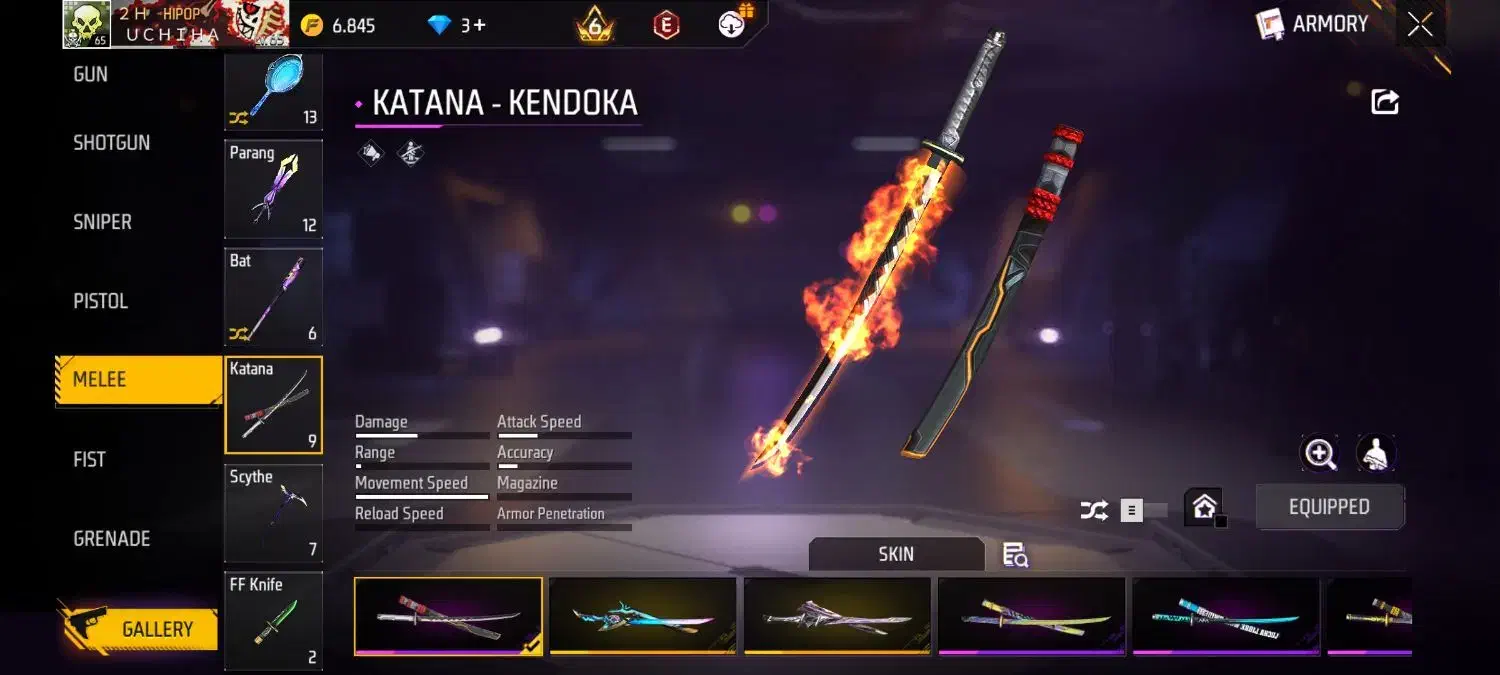Open the weapon GALLERY
This screenshot has width=1500, height=675.
tap(140, 629)
